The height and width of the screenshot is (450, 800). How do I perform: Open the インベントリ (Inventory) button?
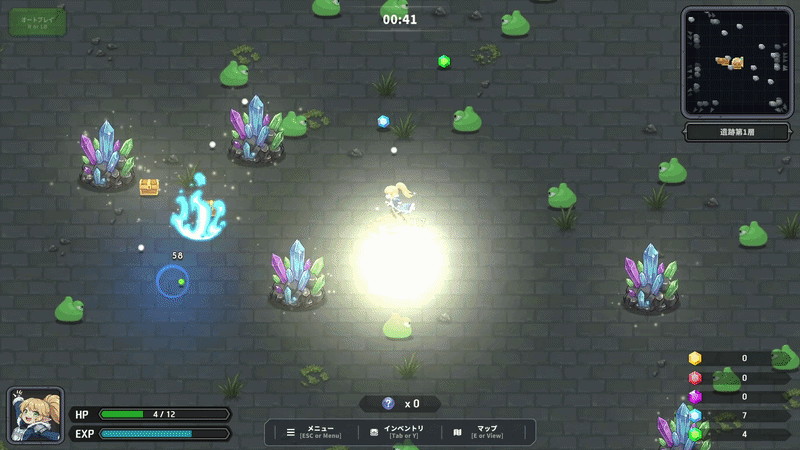[398, 432]
